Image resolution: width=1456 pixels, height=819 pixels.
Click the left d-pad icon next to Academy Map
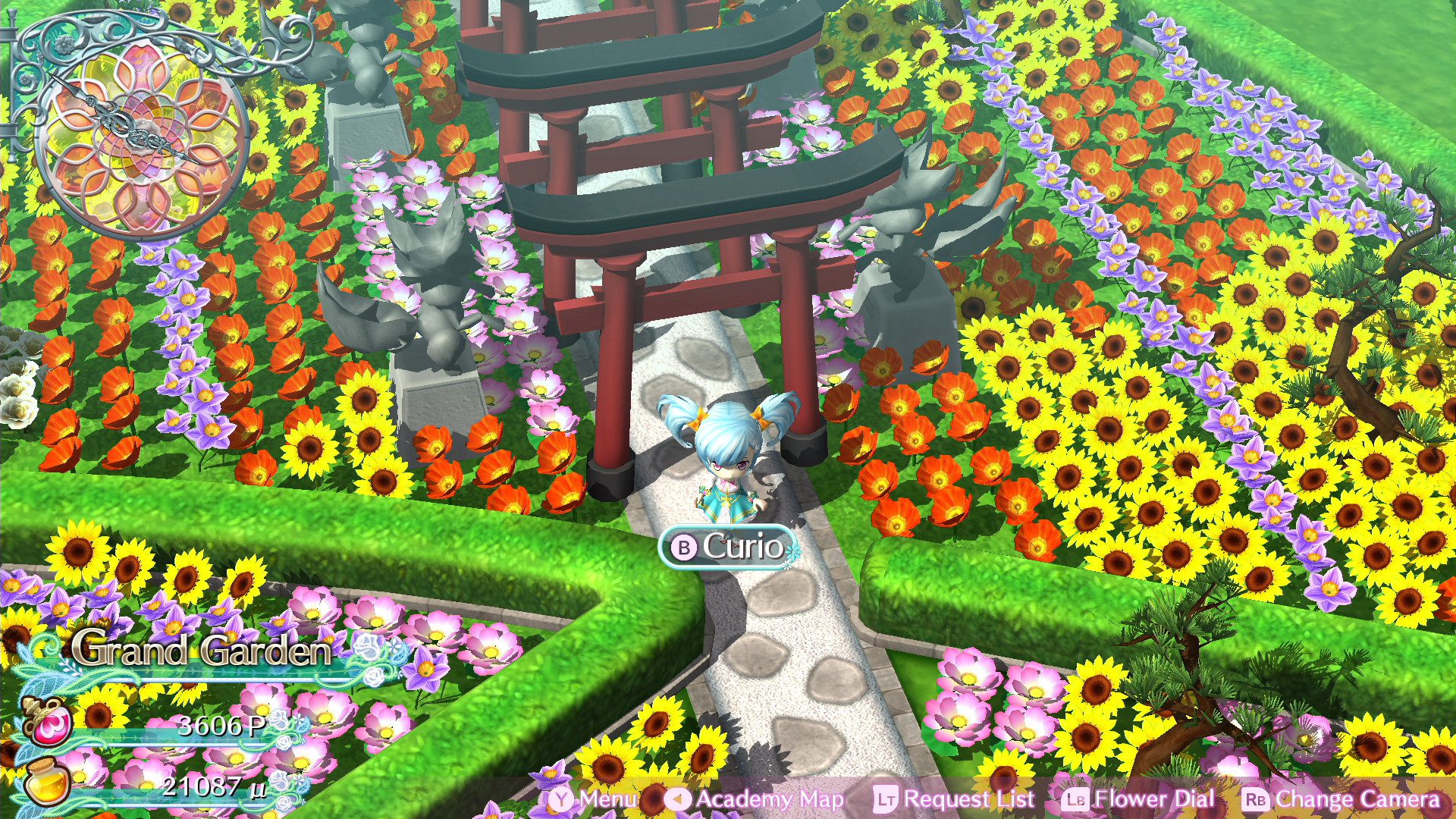coord(677,799)
